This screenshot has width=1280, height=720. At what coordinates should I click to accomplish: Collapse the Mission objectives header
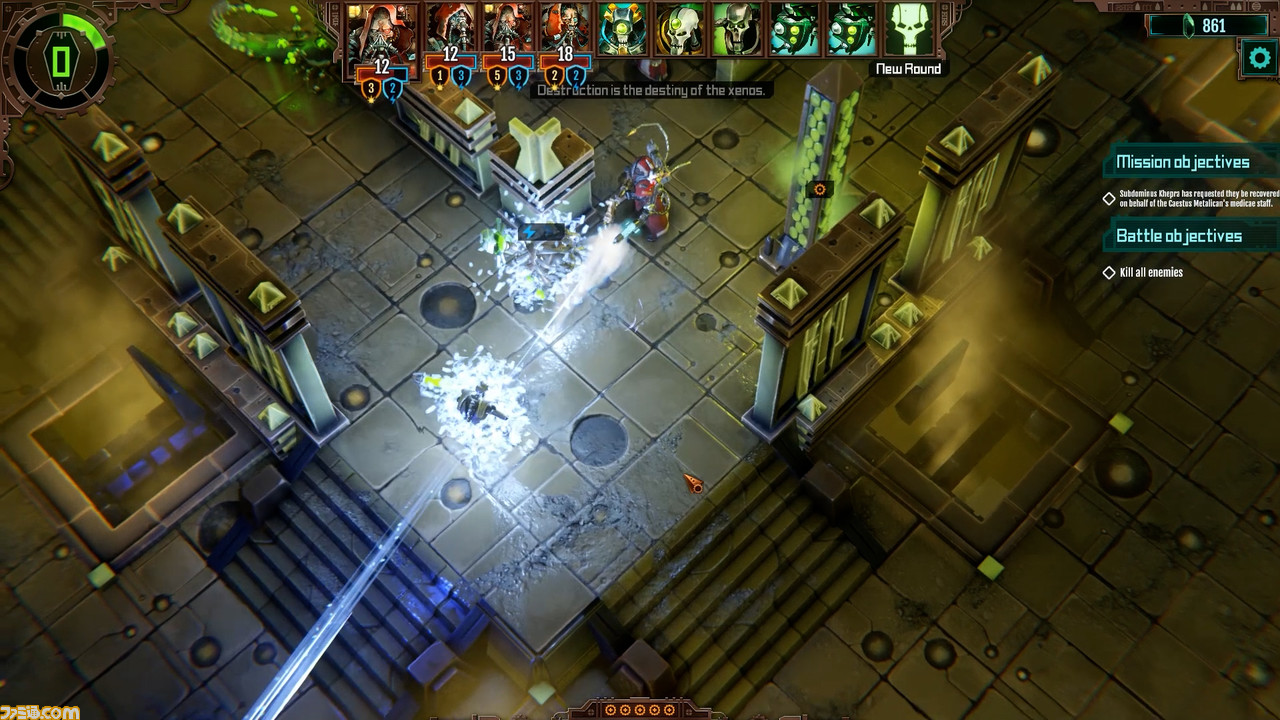pos(1182,162)
